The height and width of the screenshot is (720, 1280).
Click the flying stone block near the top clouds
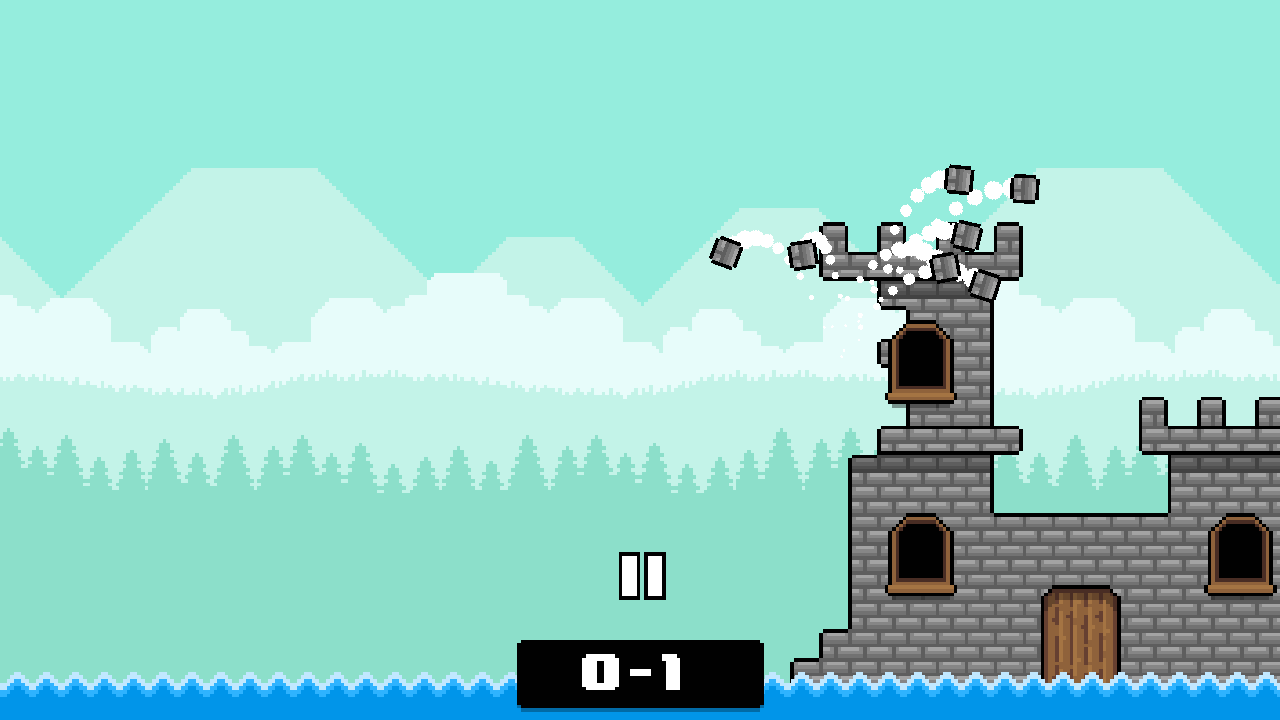[x=958, y=180]
